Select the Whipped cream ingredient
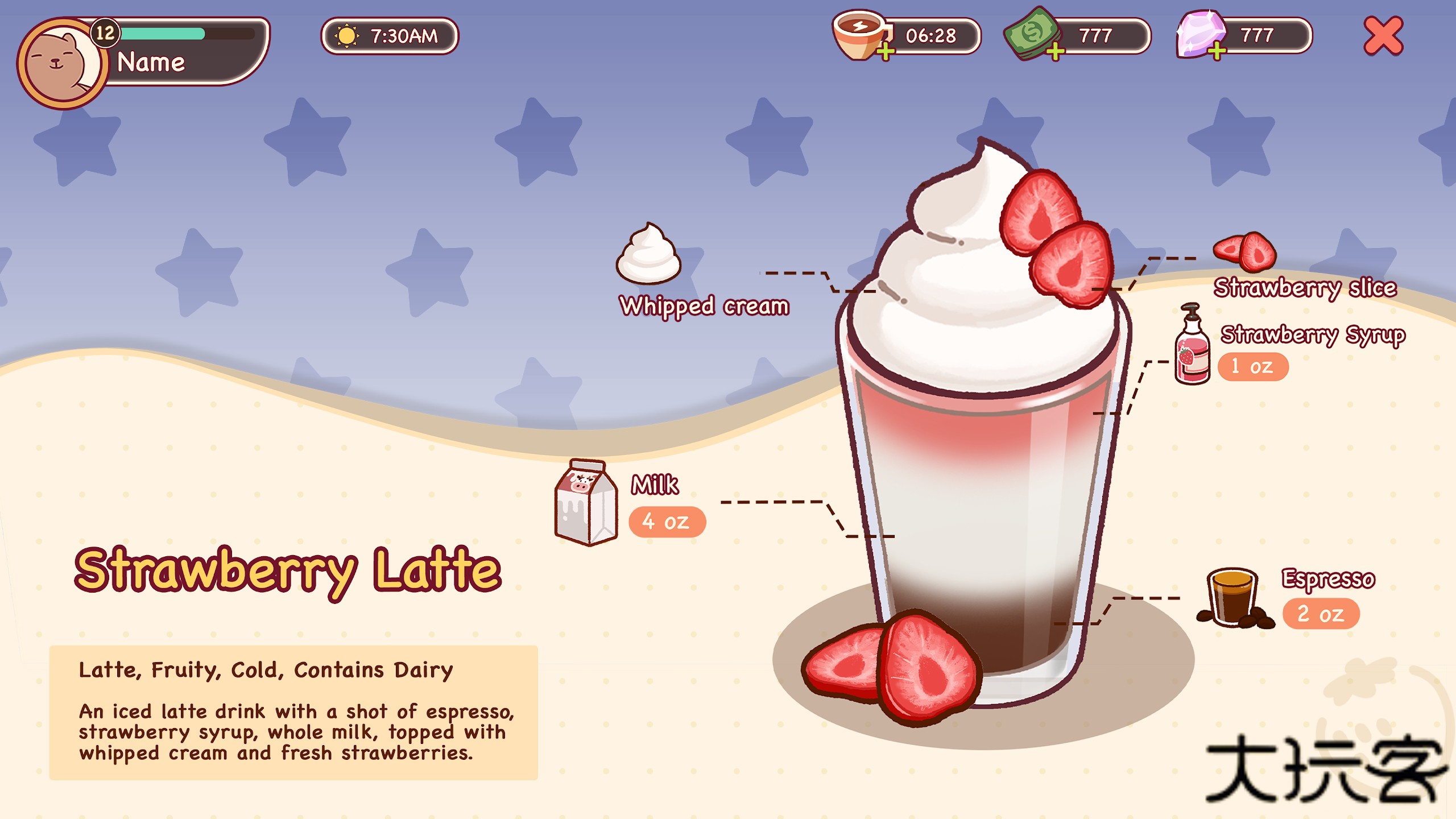Image resolution: width=1456 pixels, height=819 pixels. (x=648, y=255)
